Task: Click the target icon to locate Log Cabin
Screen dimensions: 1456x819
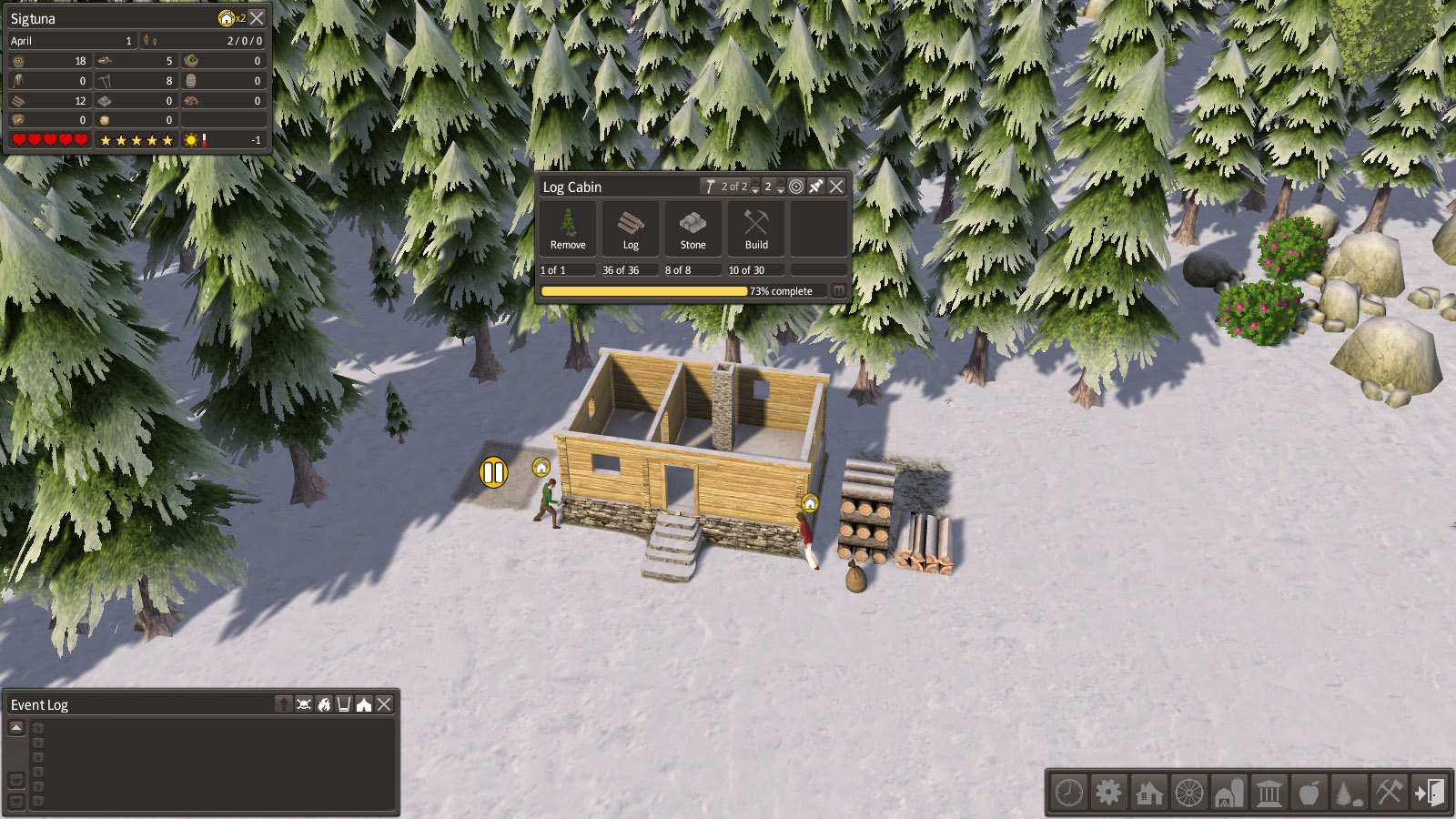Action: click(796, 187)
